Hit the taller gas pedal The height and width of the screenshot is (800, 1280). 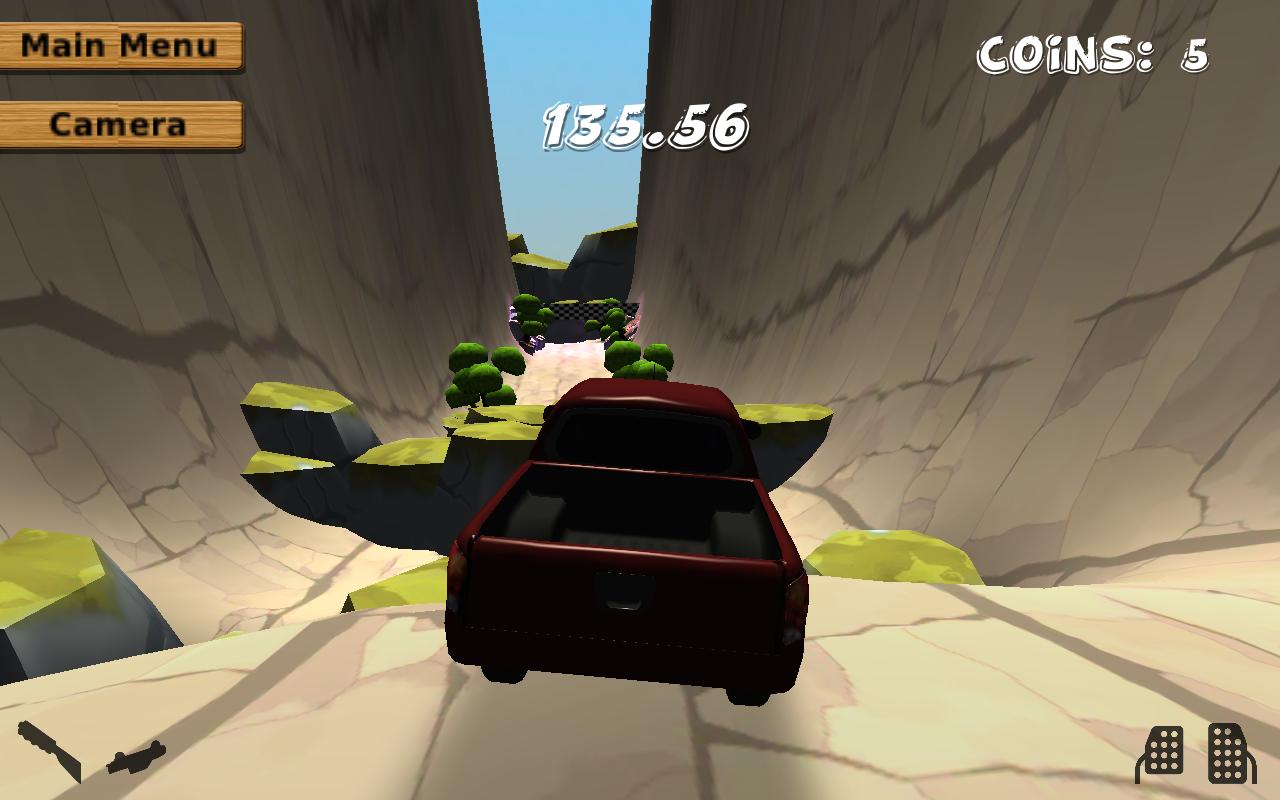(x=1229, y=752)
